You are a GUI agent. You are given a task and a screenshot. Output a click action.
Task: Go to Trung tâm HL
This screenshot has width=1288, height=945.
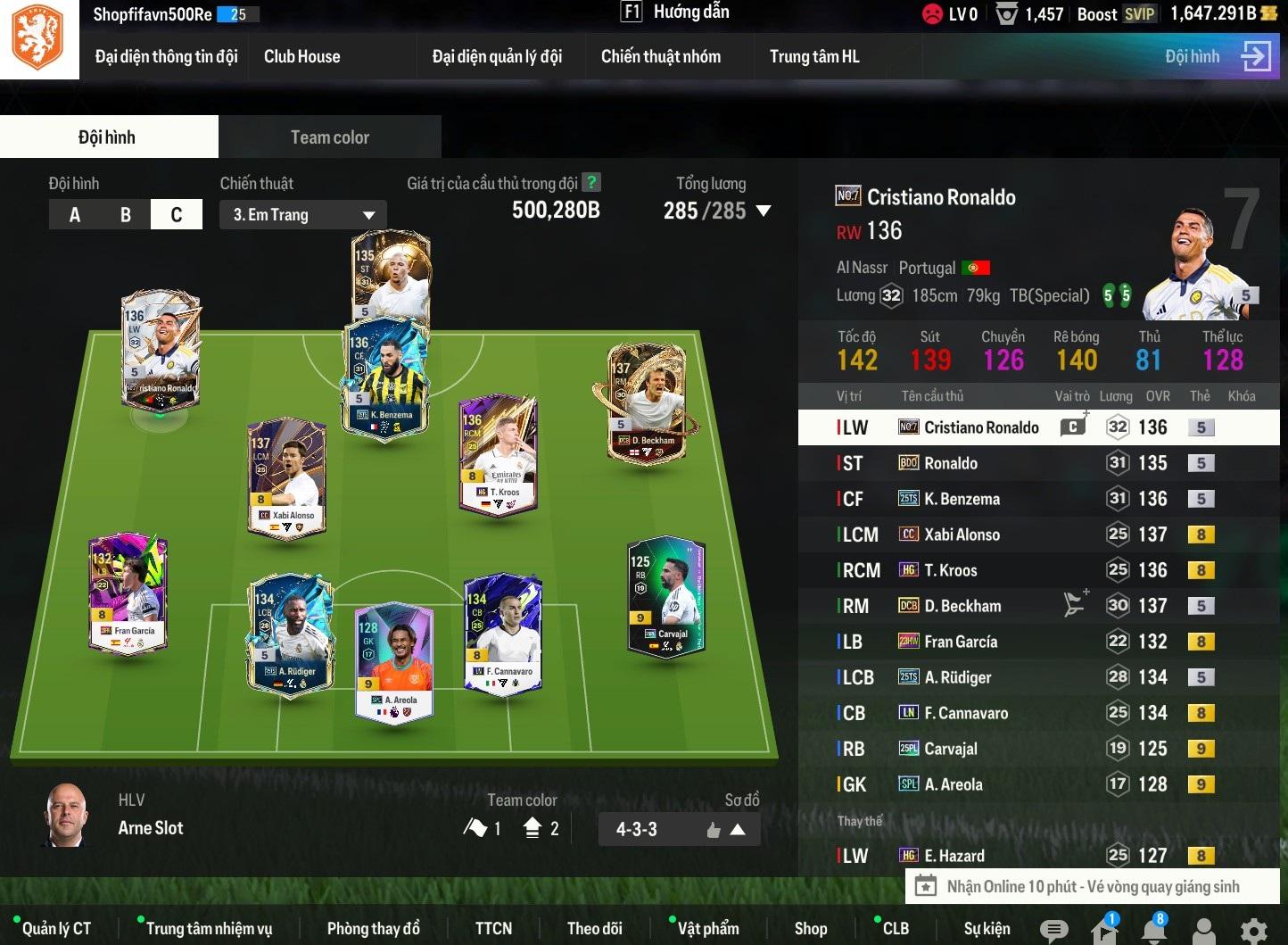[x=813, y=57]
